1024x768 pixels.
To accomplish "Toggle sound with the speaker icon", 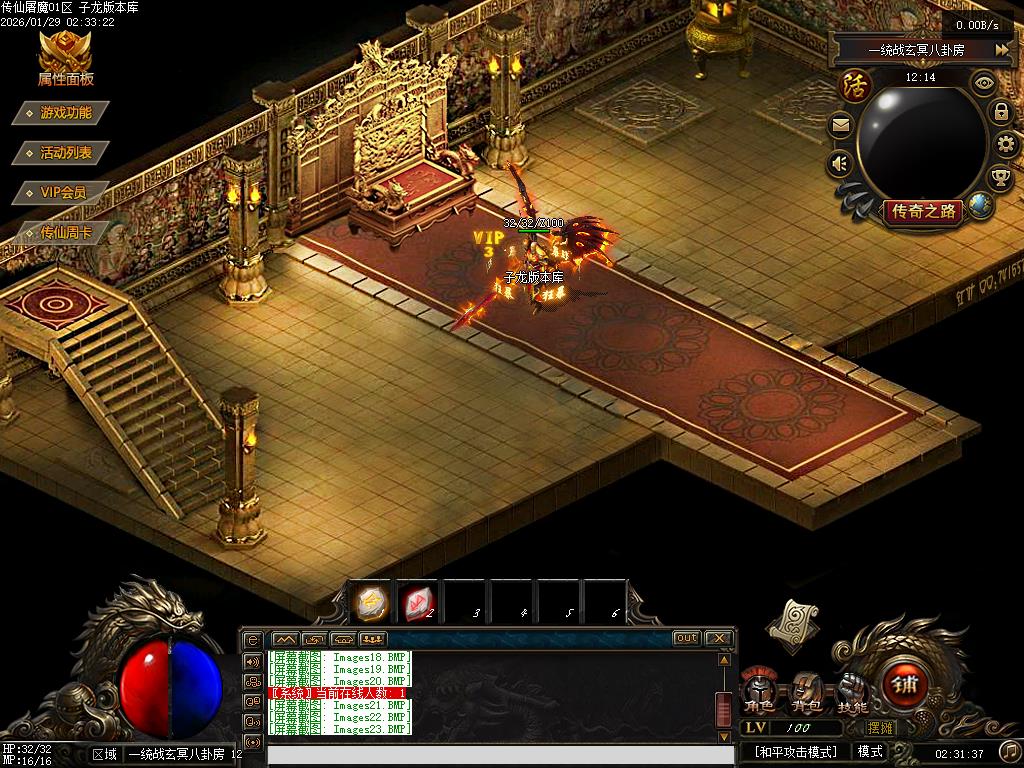I will coord(840,163).
